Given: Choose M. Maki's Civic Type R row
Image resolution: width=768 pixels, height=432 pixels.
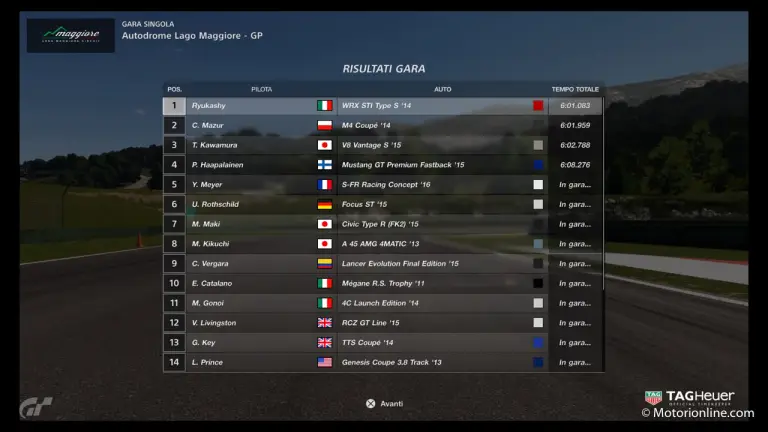Looking at the screenshot, I should pos(383,224).
